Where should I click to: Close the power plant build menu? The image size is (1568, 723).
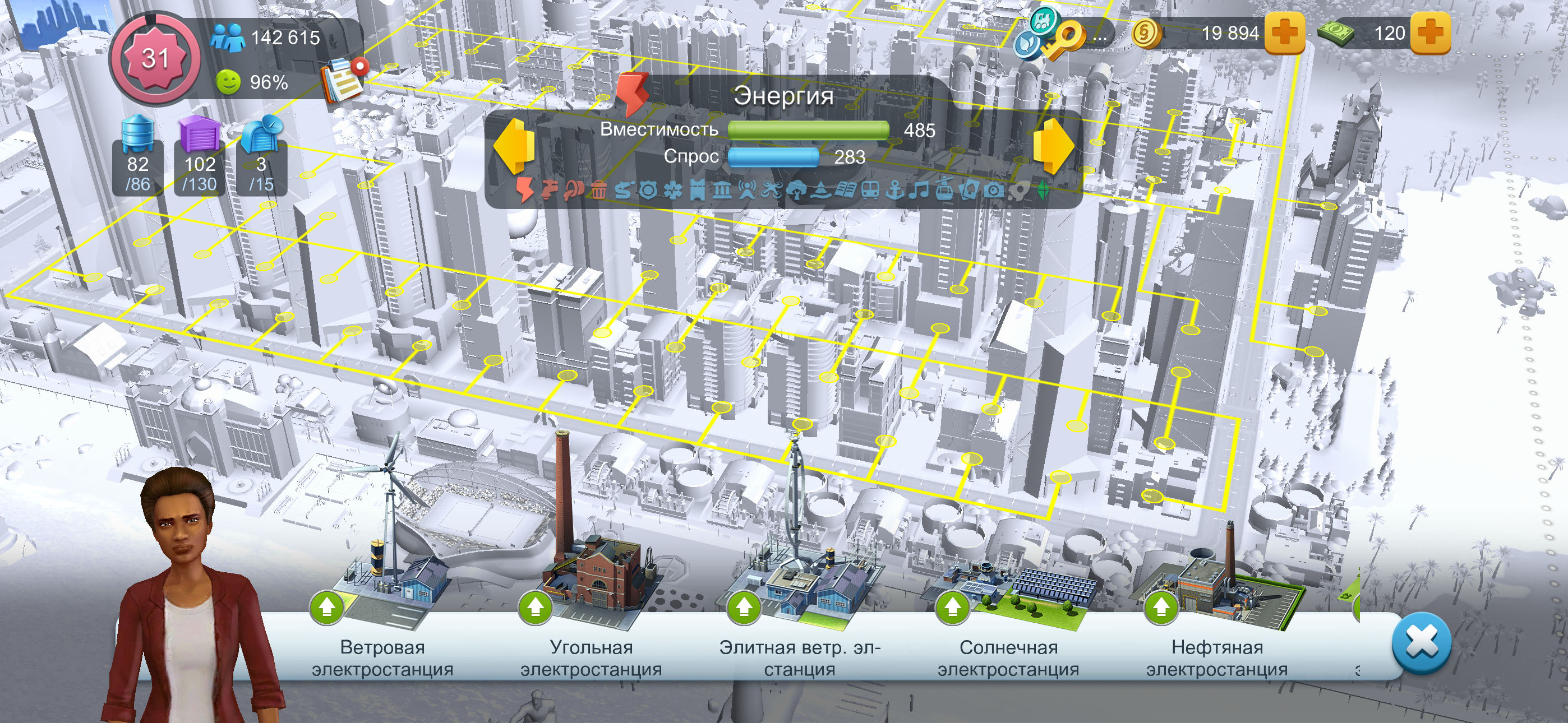tap(1421, 643)
